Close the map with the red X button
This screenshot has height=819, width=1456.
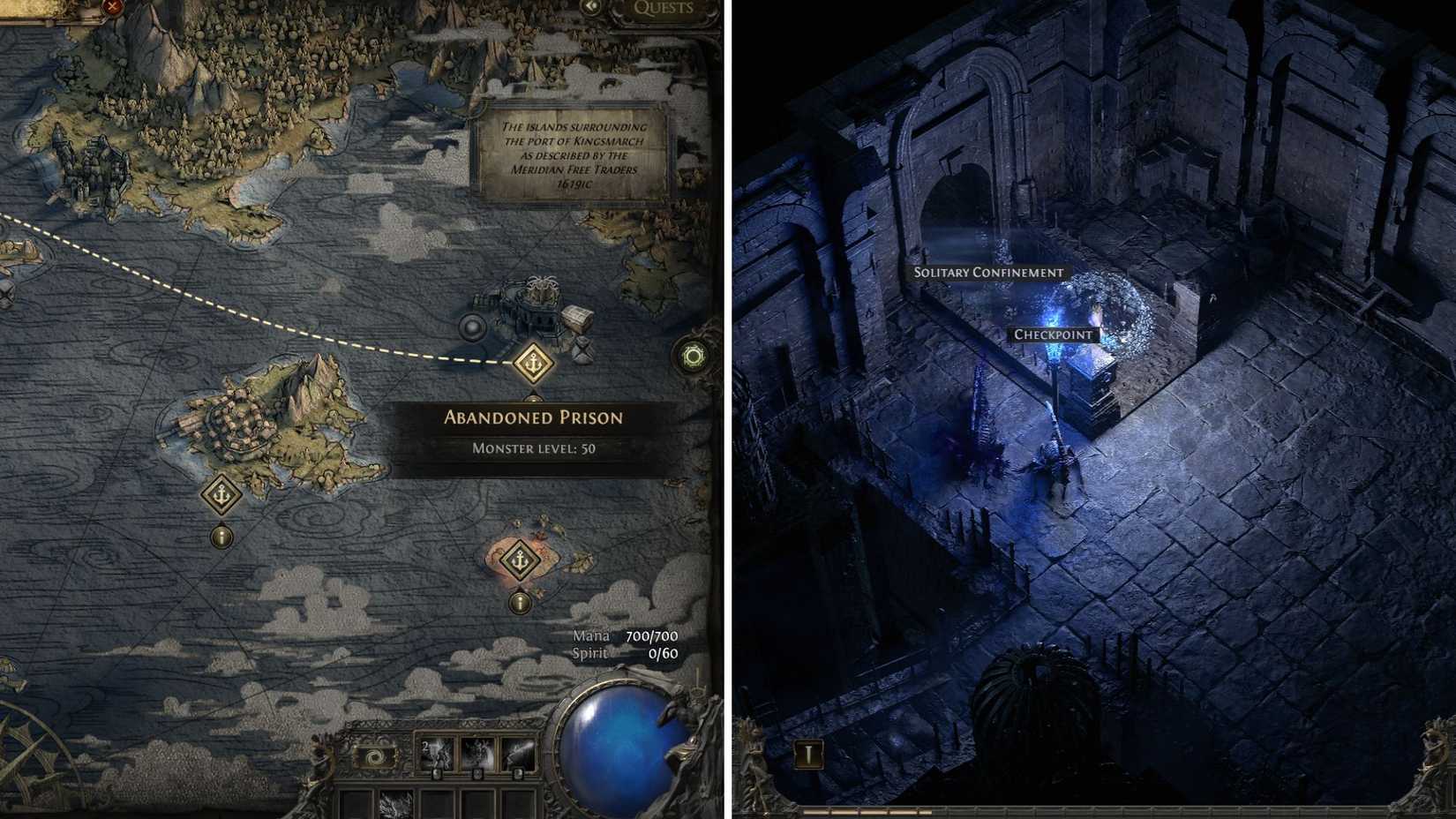coord(112,7)
